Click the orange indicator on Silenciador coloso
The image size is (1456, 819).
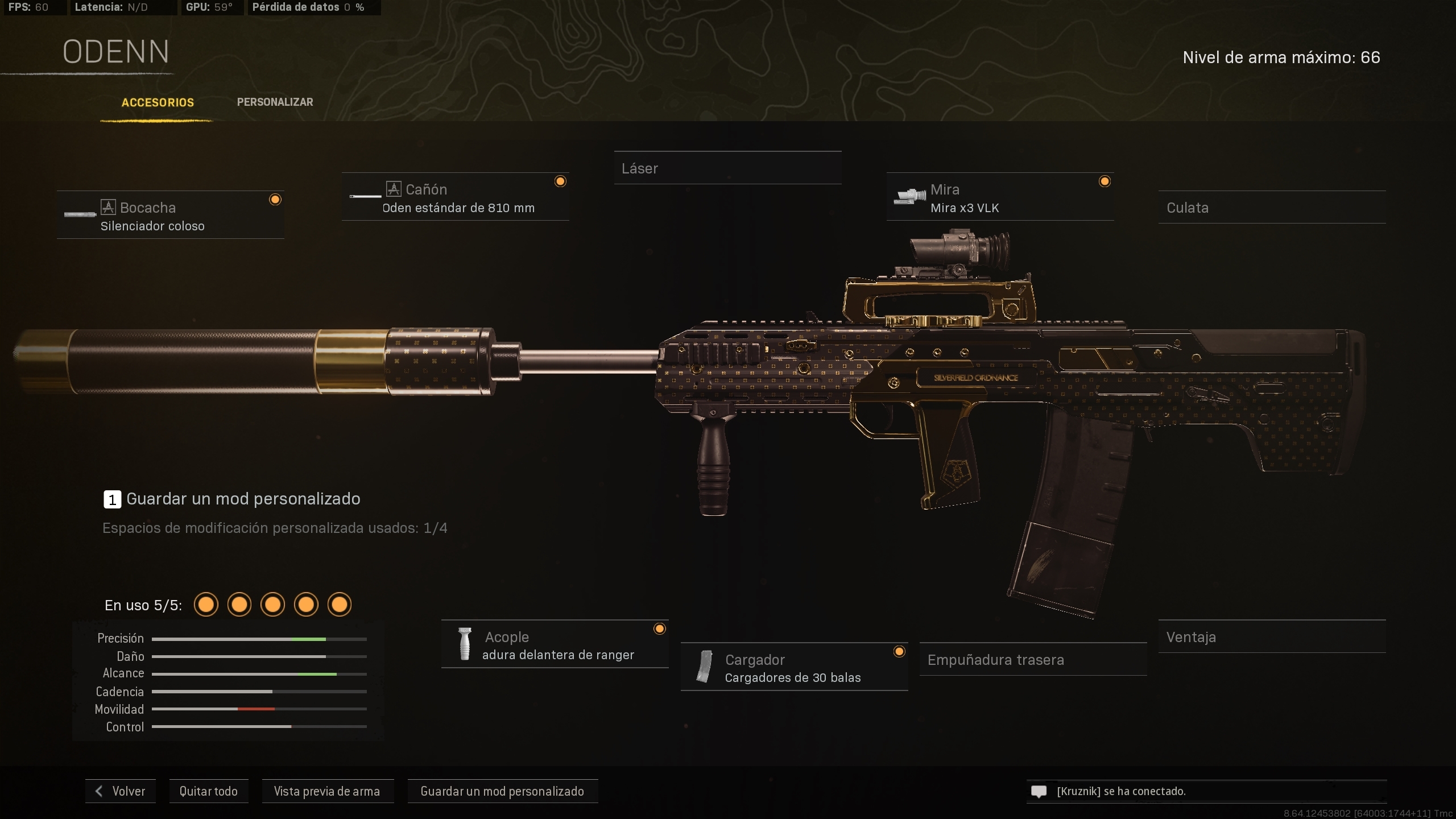pos(276,199)
